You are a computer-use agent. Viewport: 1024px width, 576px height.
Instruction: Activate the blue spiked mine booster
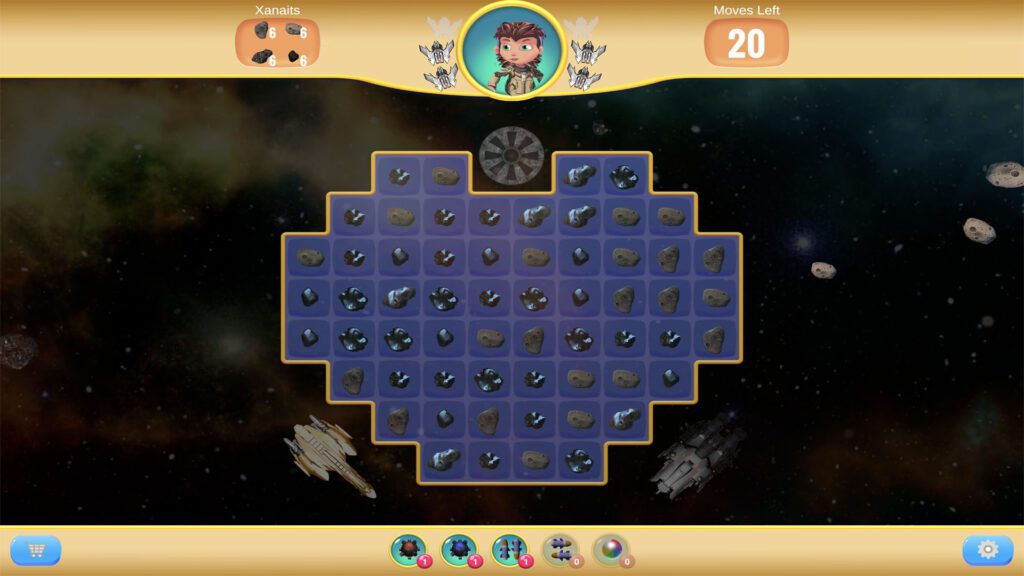coord(458,549)
